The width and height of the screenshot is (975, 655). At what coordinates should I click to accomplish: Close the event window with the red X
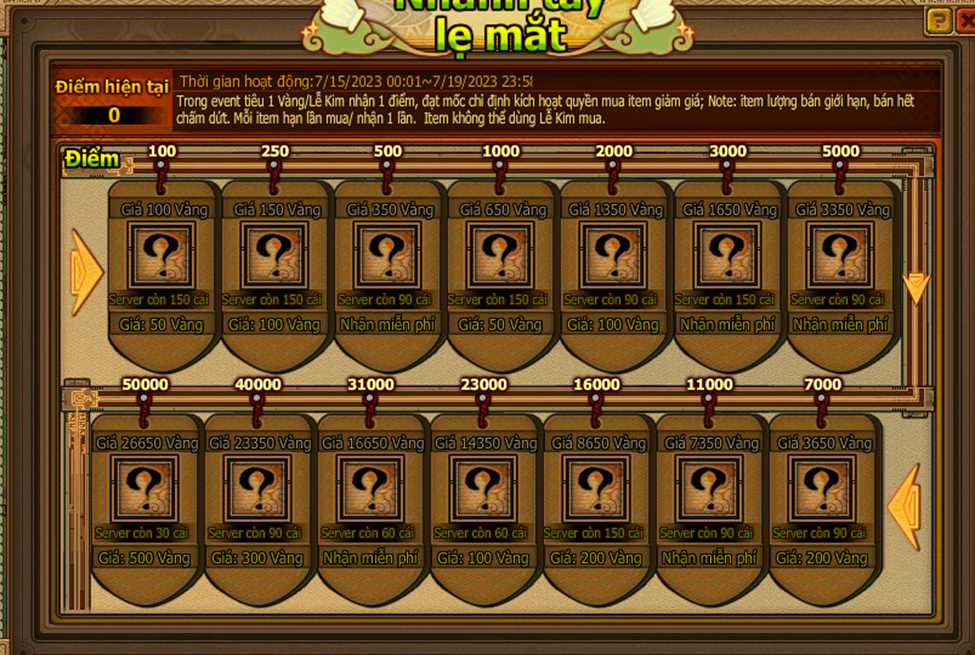963,21
